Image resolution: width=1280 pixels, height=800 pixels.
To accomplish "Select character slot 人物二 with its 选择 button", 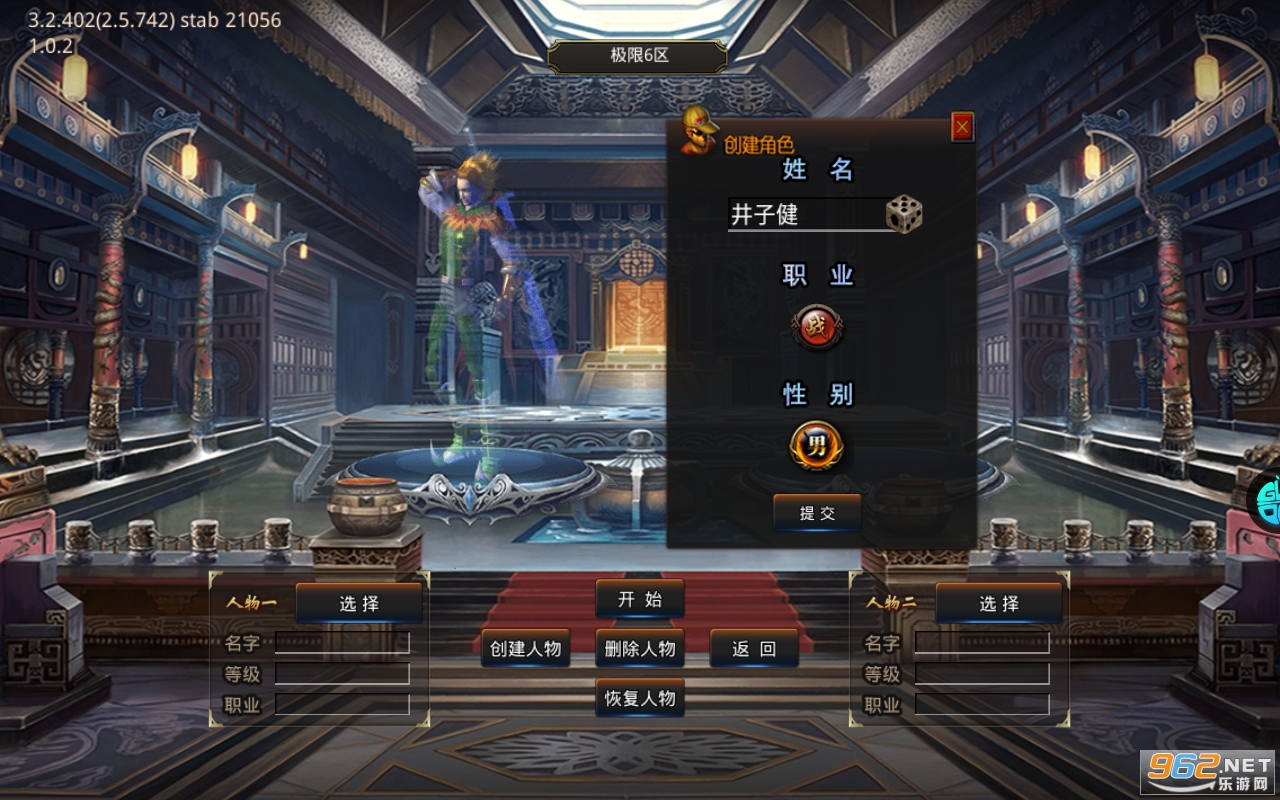I will coord(999,602).
